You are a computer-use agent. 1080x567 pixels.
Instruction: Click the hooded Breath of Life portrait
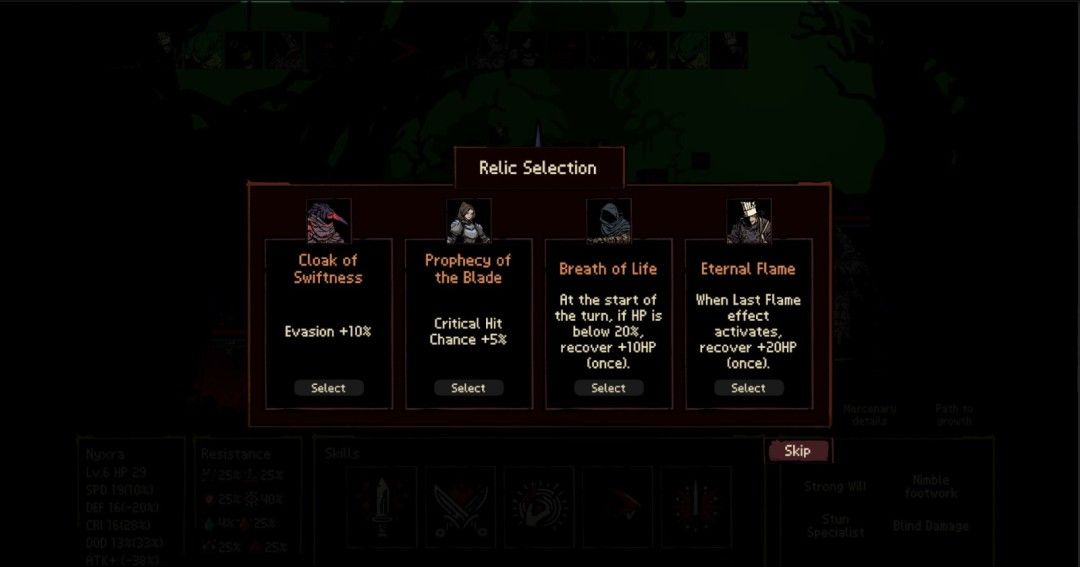608,221
